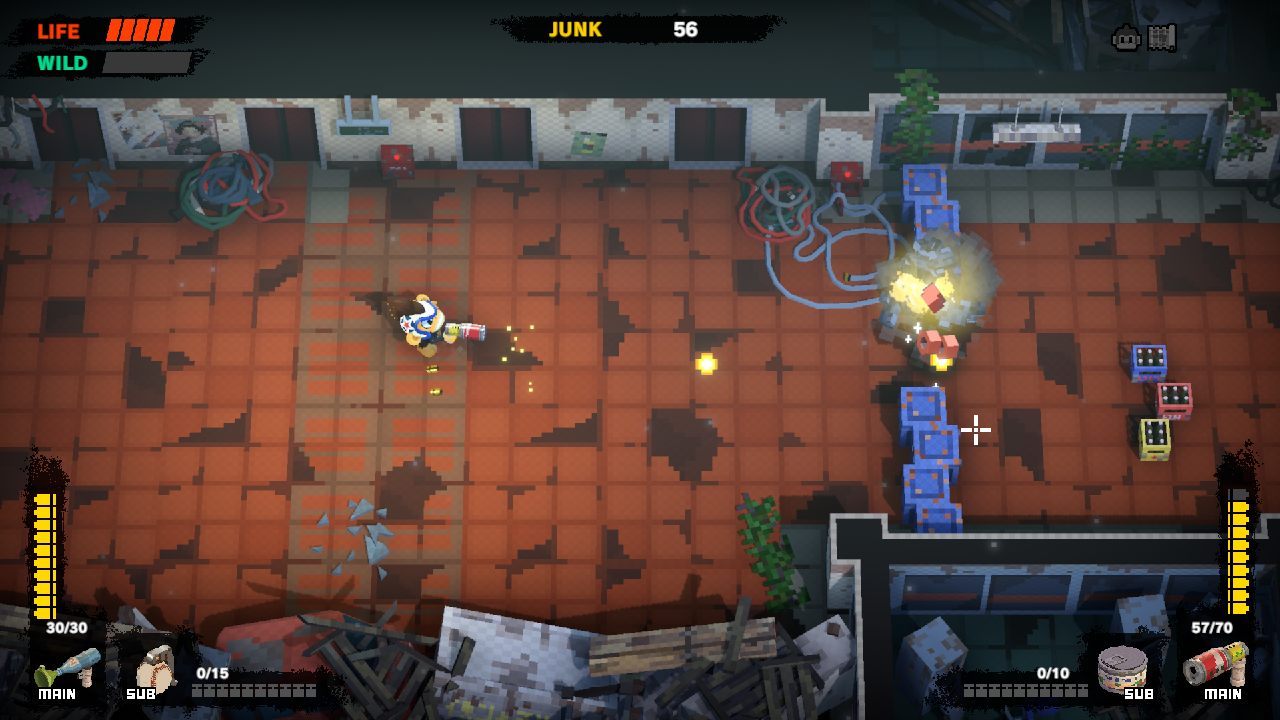Select the tin can SUB weapon icon

pos(1123,664)
